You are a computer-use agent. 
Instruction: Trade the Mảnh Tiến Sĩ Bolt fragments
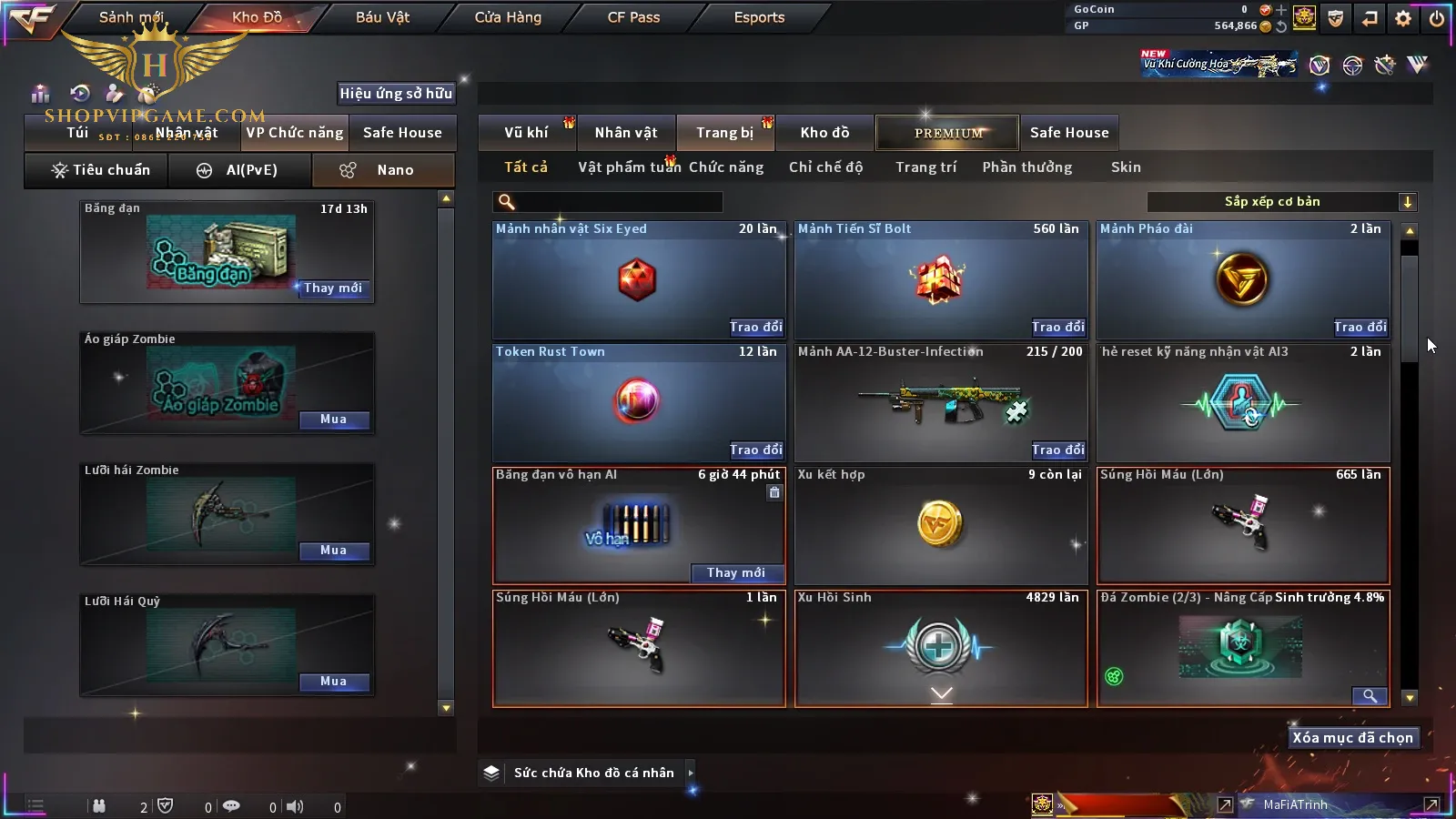(x=1057, y=328)
